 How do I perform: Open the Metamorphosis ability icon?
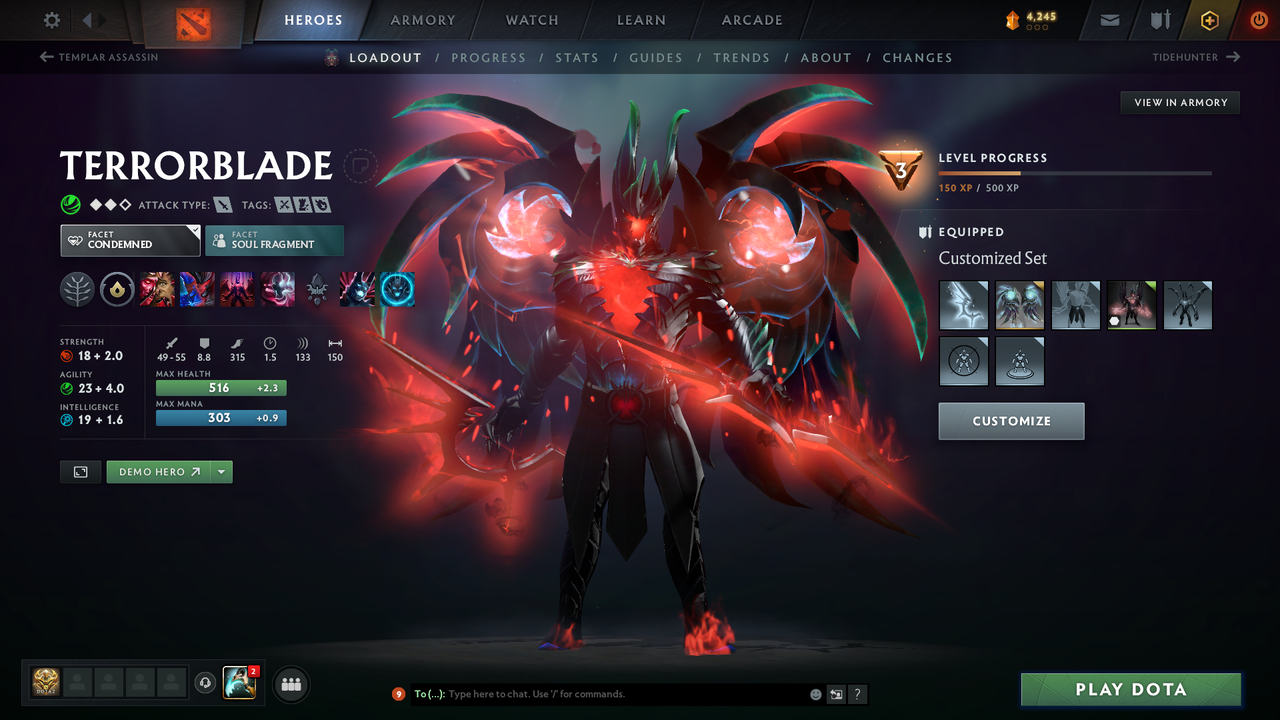point(238,289)
